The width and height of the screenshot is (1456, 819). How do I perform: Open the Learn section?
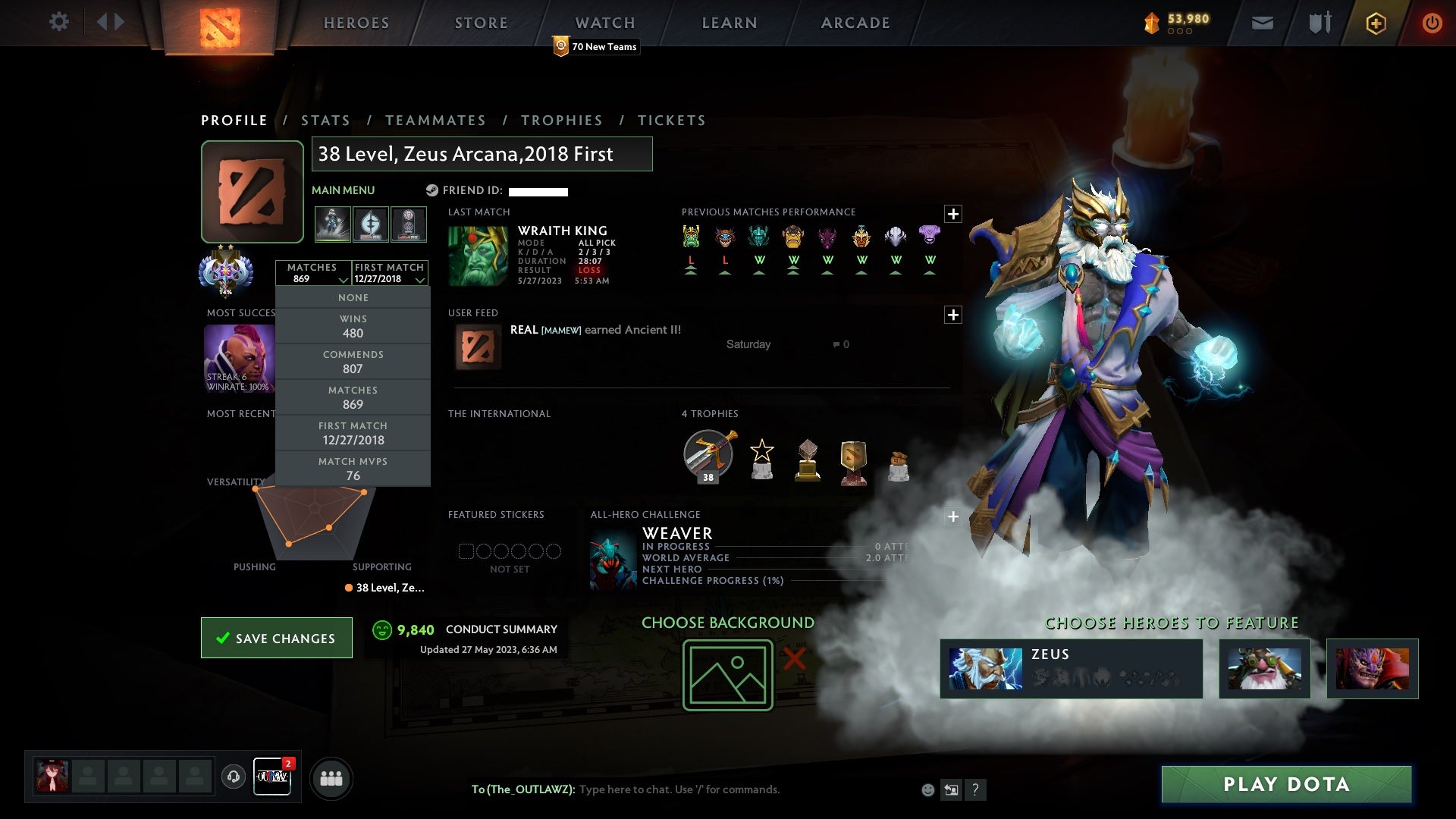pyautogui.click(x=729, y=23)
